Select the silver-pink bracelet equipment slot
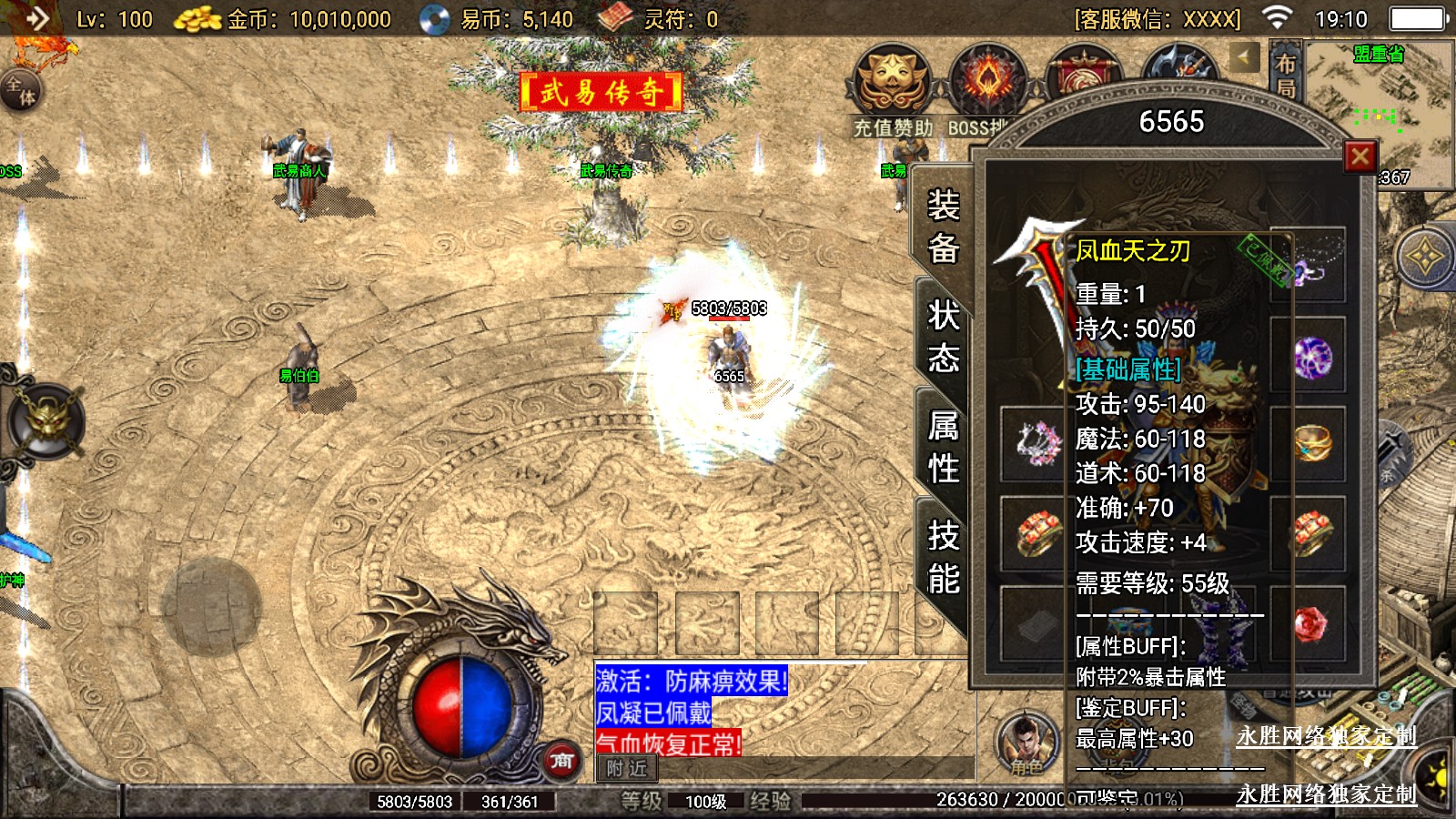 (1035, 444)
